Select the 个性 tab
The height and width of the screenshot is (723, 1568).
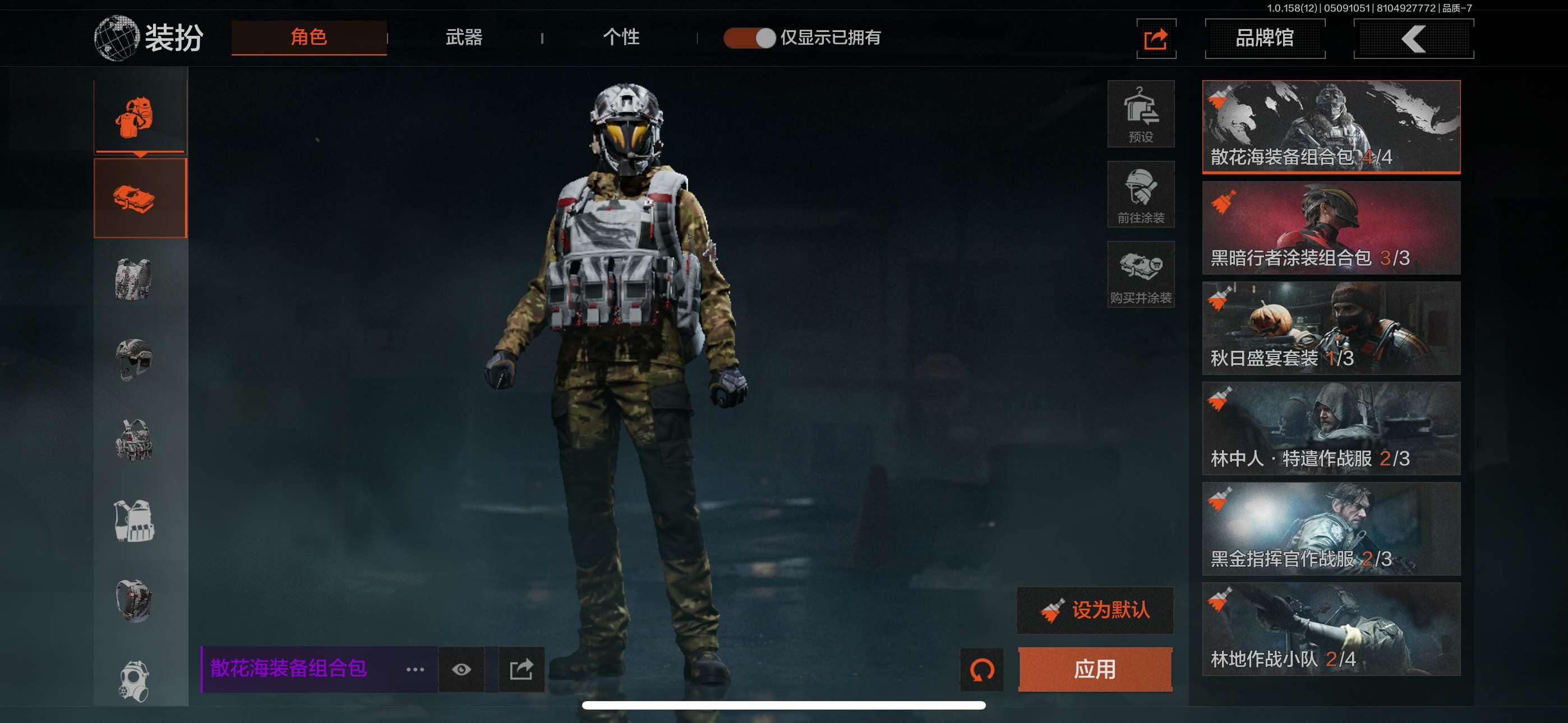click(x=620, y=37)
